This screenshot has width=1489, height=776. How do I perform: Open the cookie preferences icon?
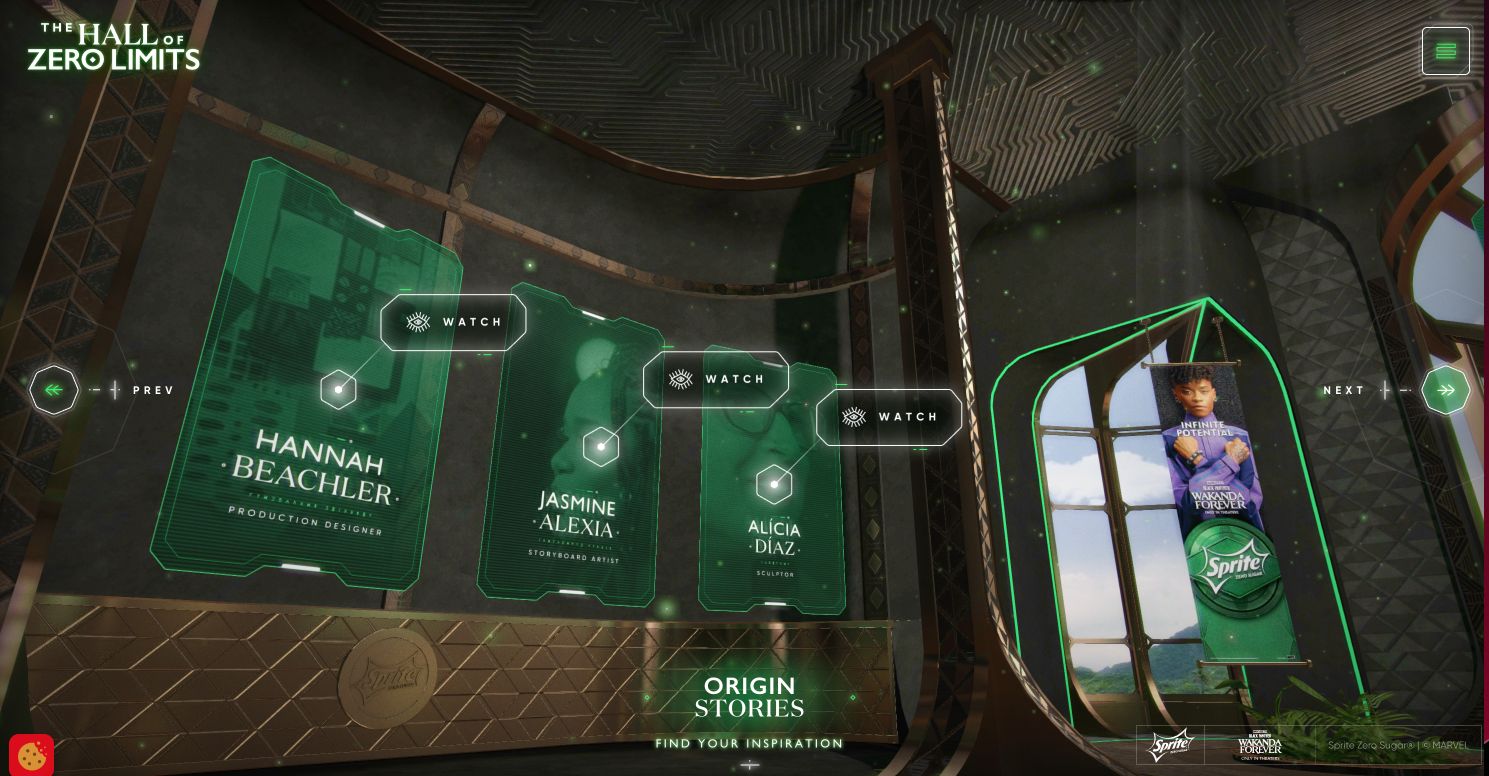pos(31,755)
